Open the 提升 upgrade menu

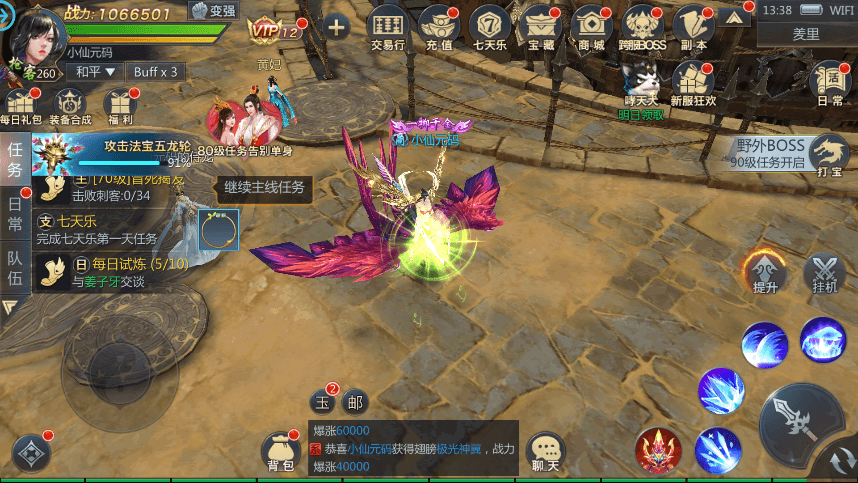765,271
